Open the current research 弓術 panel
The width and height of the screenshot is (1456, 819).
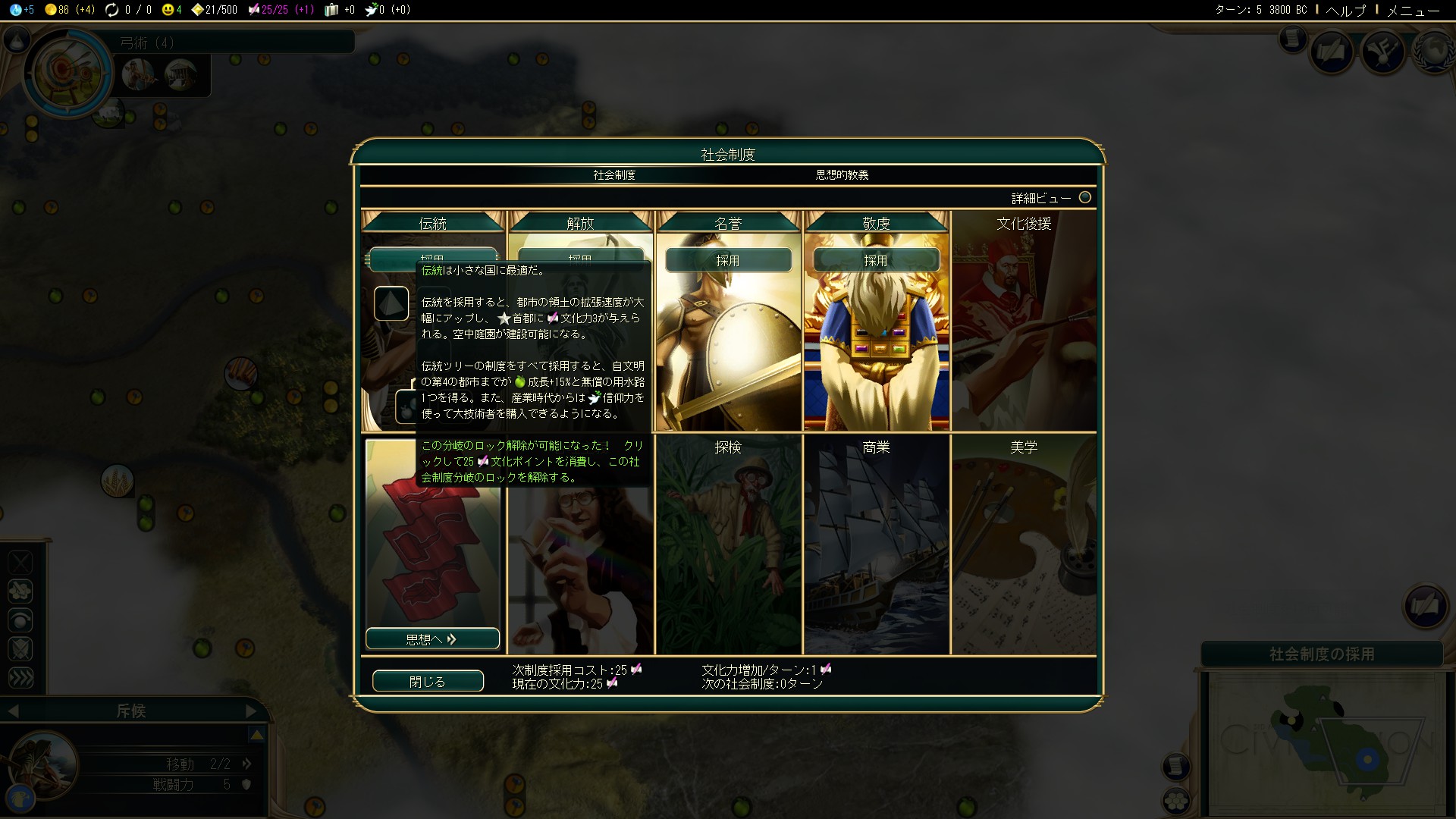[68, 74]
